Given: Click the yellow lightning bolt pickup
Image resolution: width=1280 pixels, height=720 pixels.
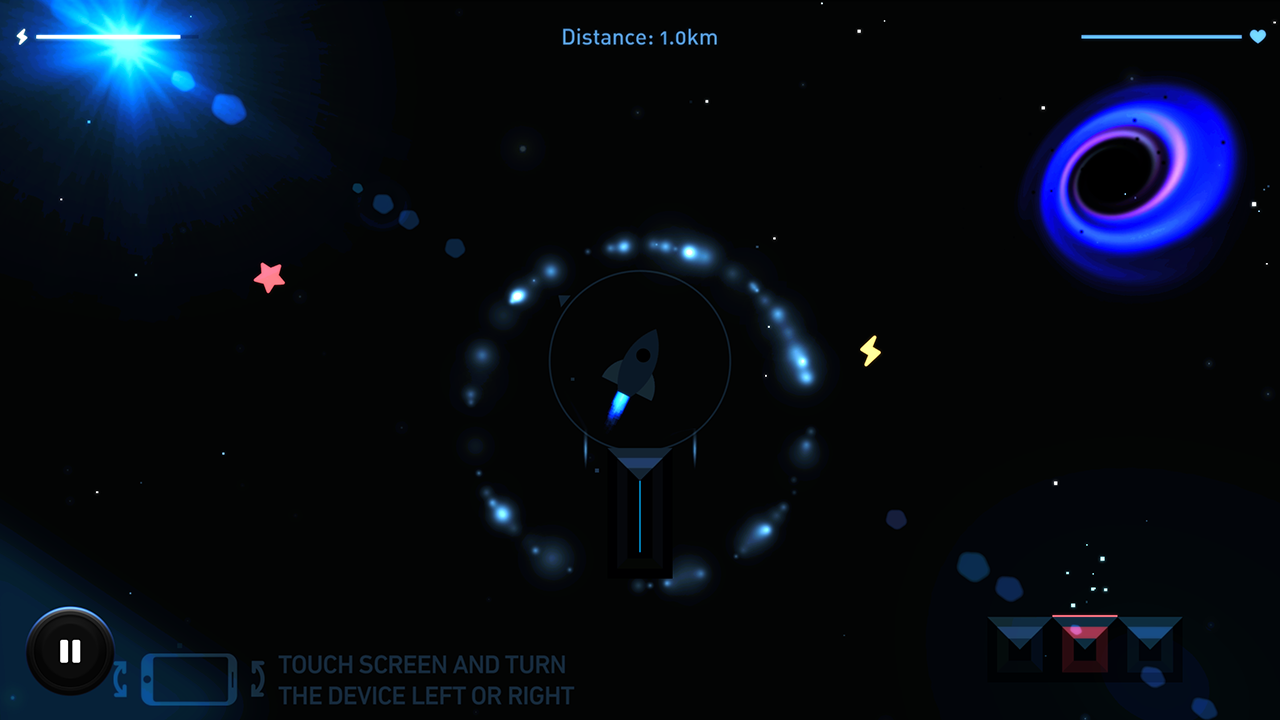Looking at the screenshot, I should click(x=869, y=352).
